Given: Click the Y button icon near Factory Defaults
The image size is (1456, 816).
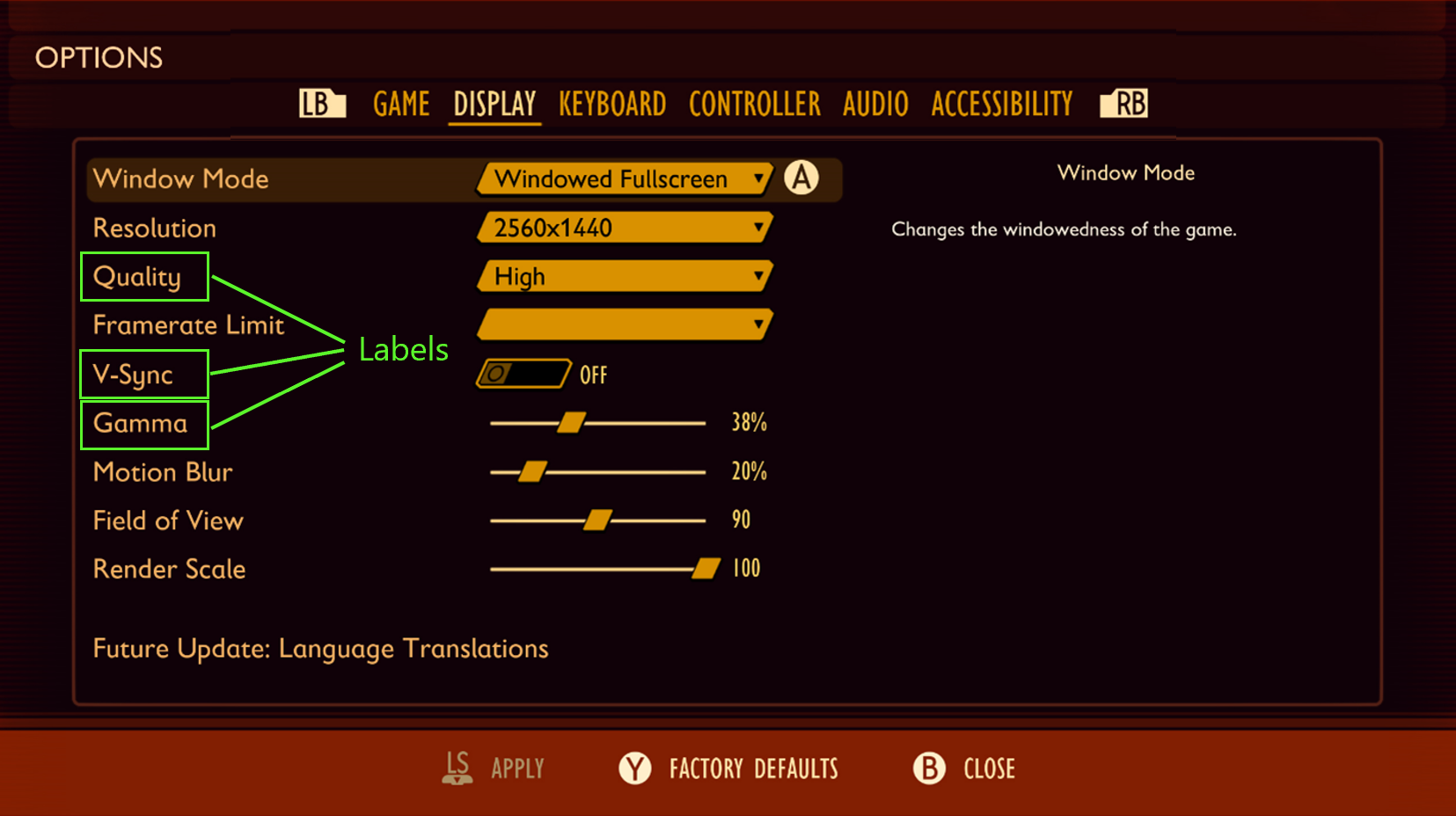Looking at the screenshot, I should (635, 768).
